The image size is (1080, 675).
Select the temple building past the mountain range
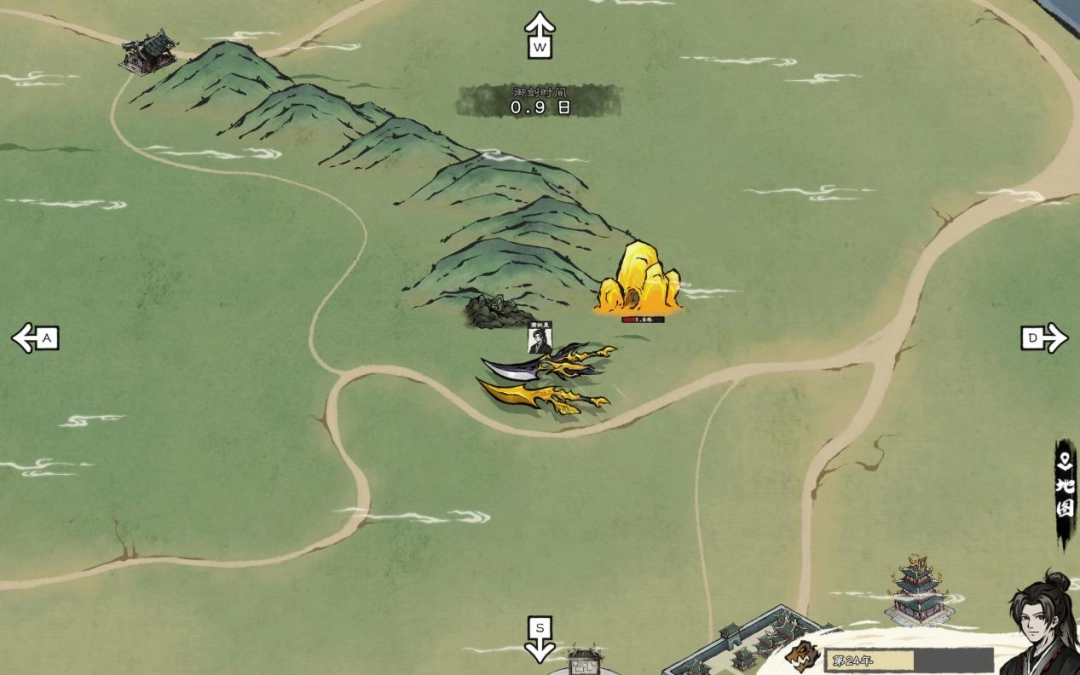pyautogui.click(x=150, y=51)
